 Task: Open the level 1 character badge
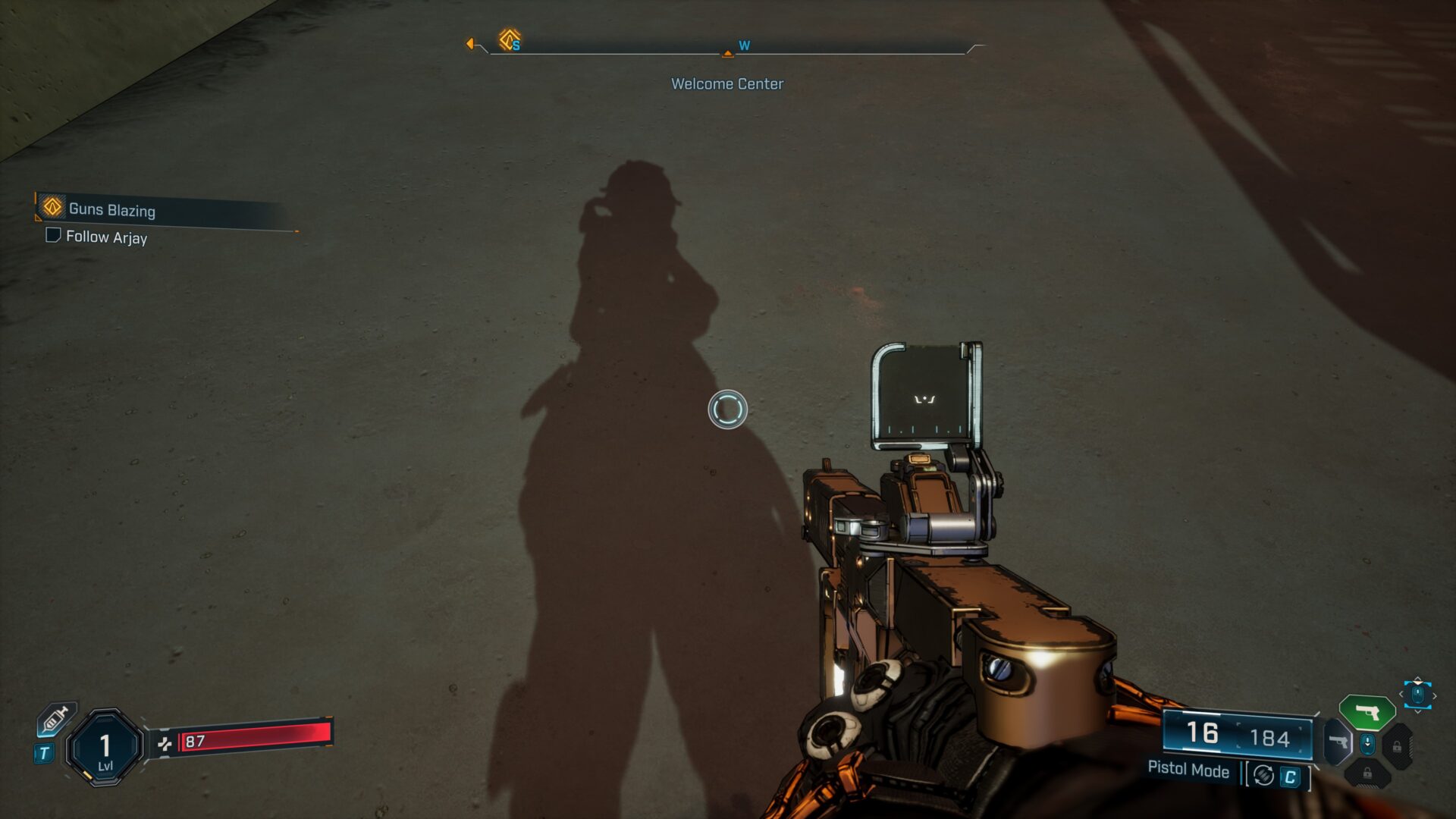tap(105, 748)
